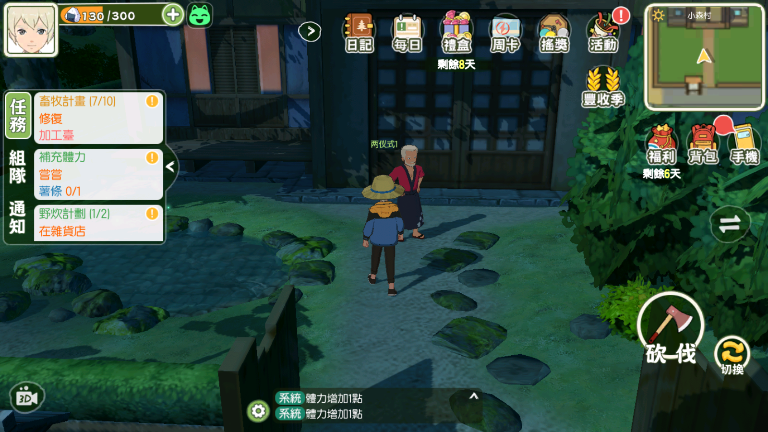Use the 砍伐 axe chop action
The width and height of the screenshot is (768, 432).
tap(670, 328)
